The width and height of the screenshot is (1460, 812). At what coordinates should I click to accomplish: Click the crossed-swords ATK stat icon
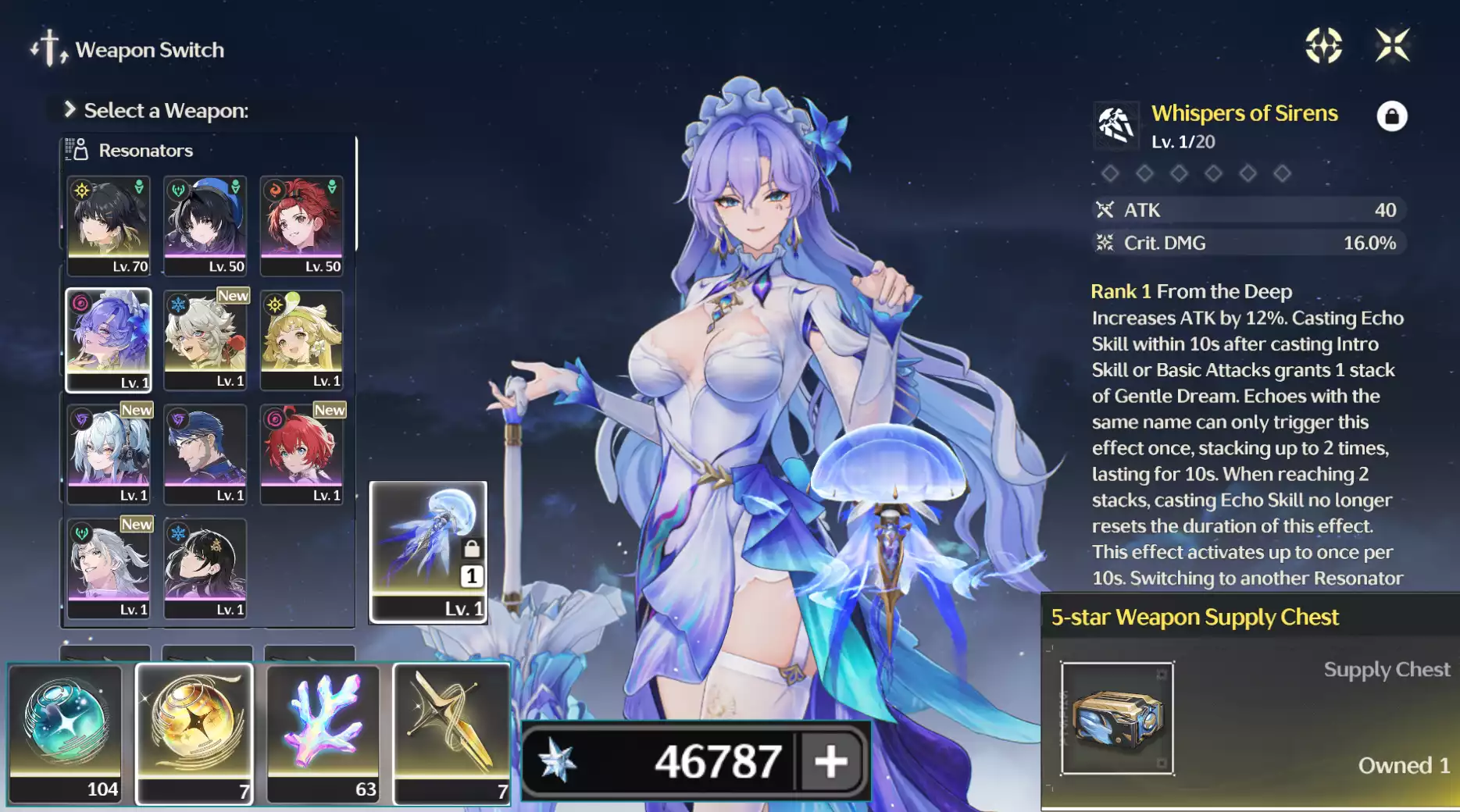click(1104, 209)
